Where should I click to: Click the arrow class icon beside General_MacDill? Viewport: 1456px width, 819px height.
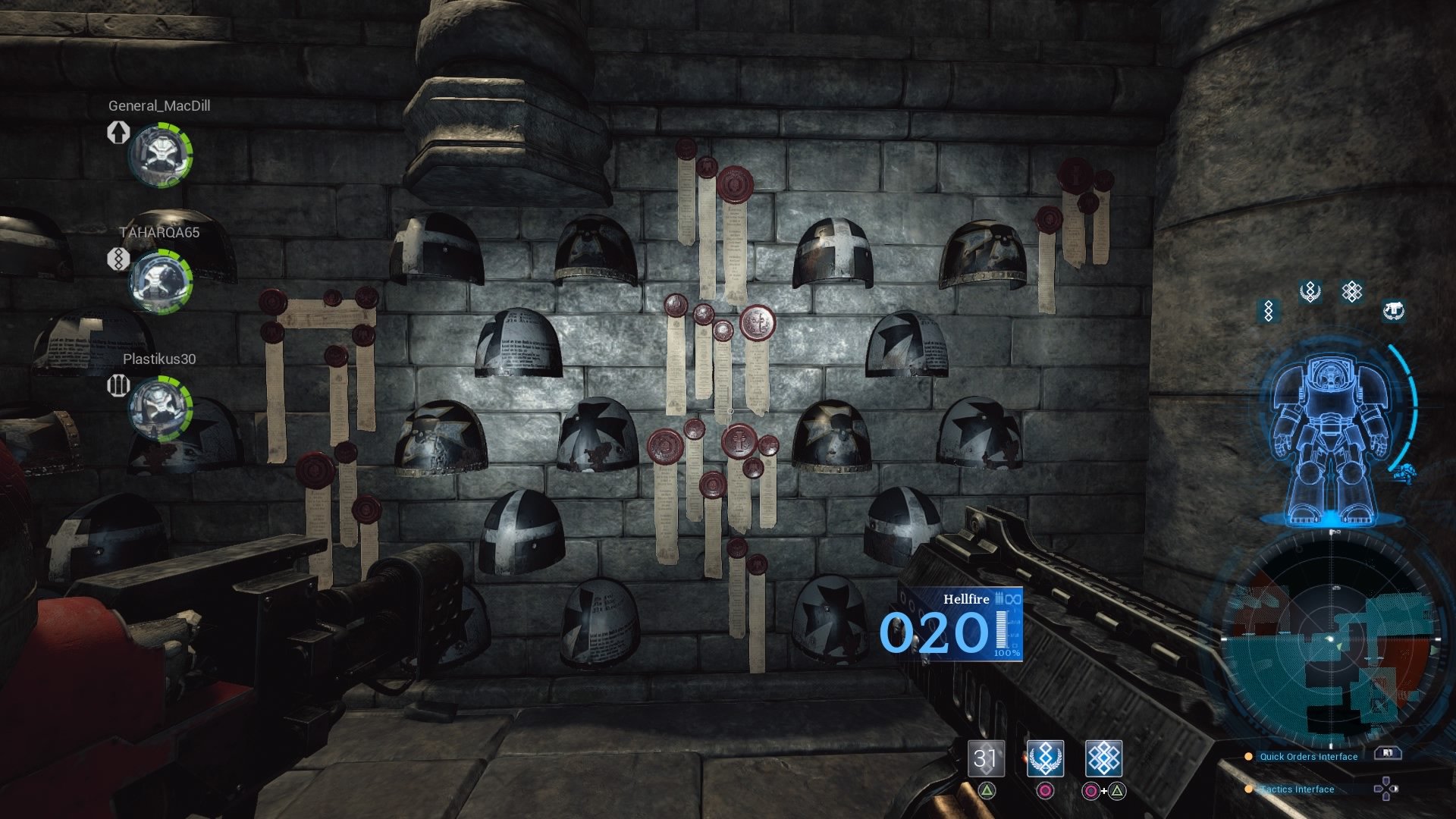(x=118, y=132)
